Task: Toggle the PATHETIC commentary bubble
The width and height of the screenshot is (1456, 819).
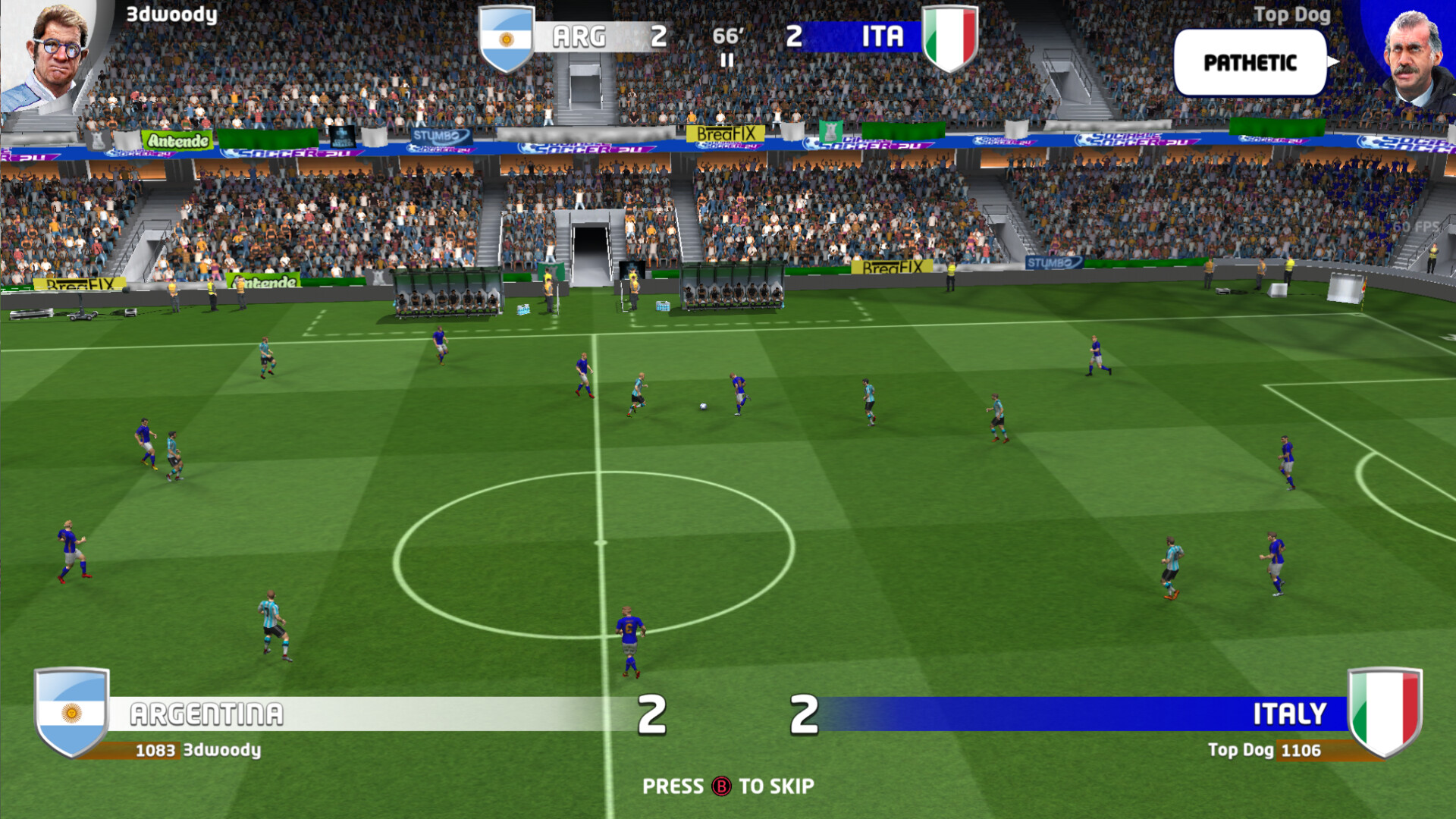Action: pos(1249,64)
